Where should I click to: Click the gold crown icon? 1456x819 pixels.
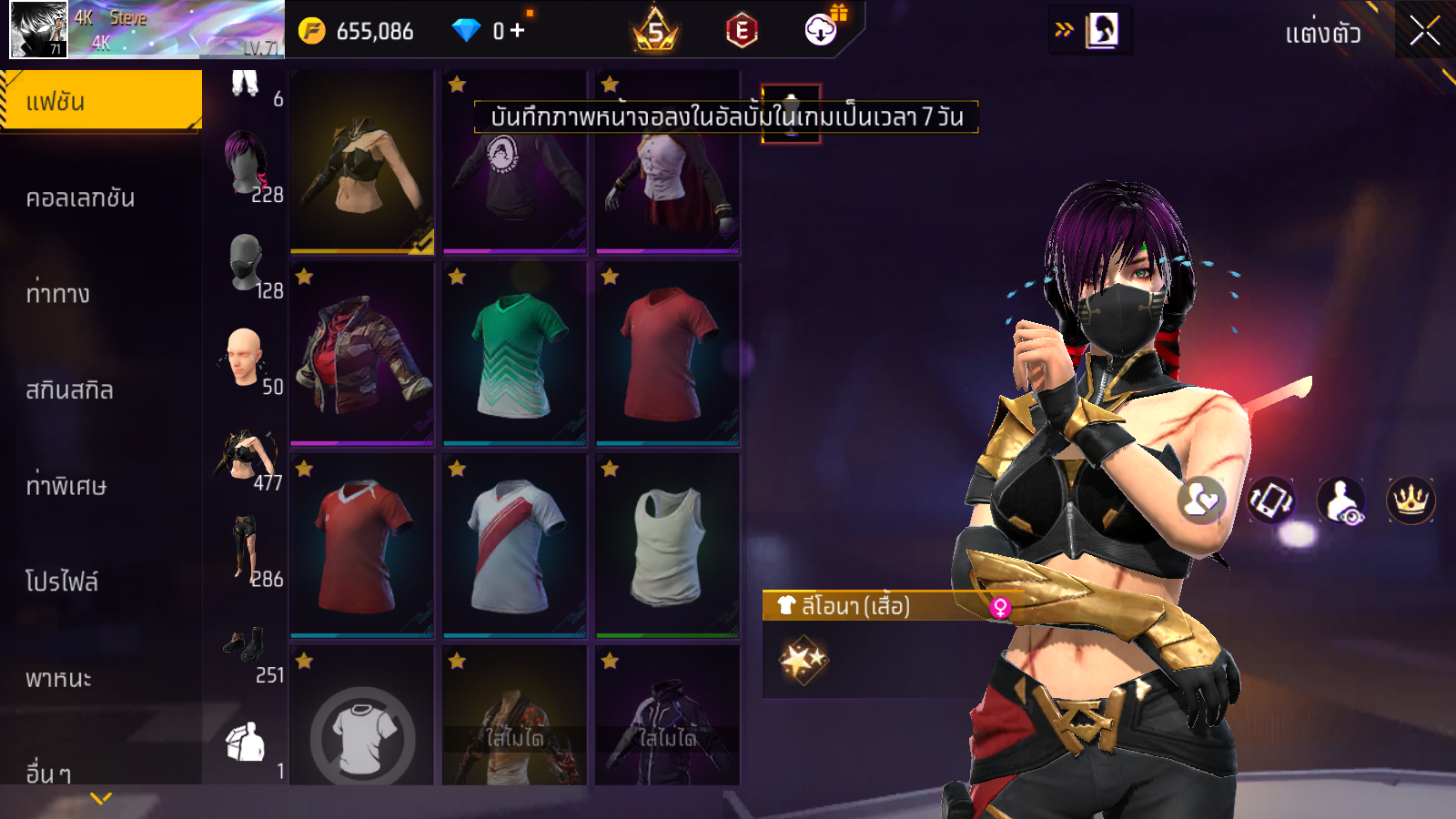tap(1410, 500)
